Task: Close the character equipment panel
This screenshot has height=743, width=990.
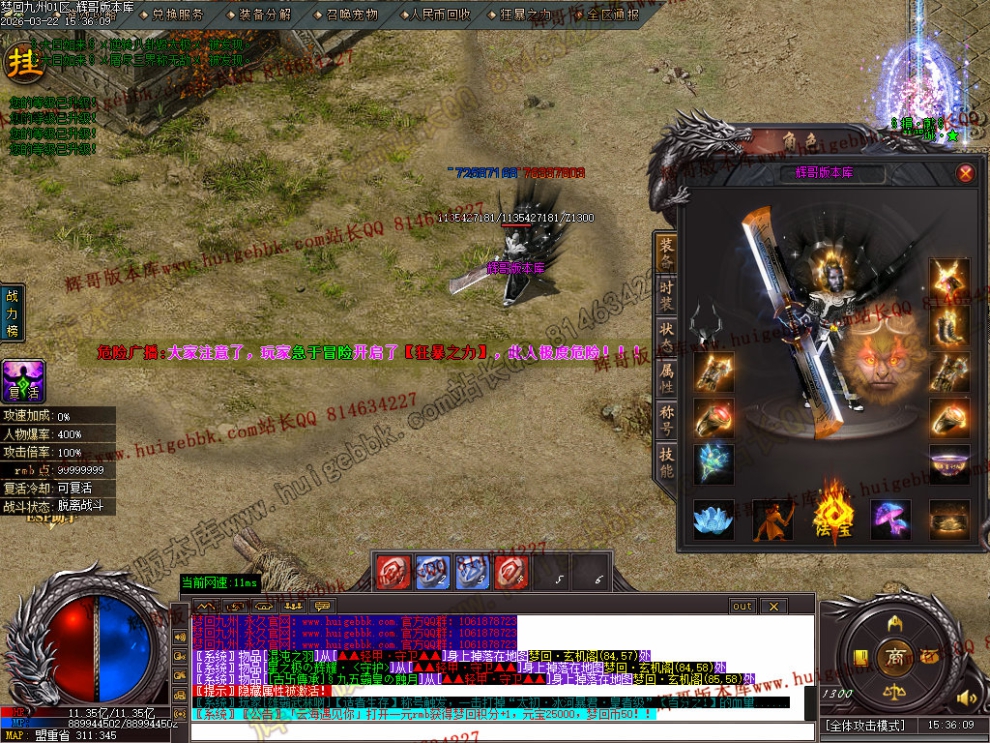Action: pyautogui.click(x=965, y=173)
